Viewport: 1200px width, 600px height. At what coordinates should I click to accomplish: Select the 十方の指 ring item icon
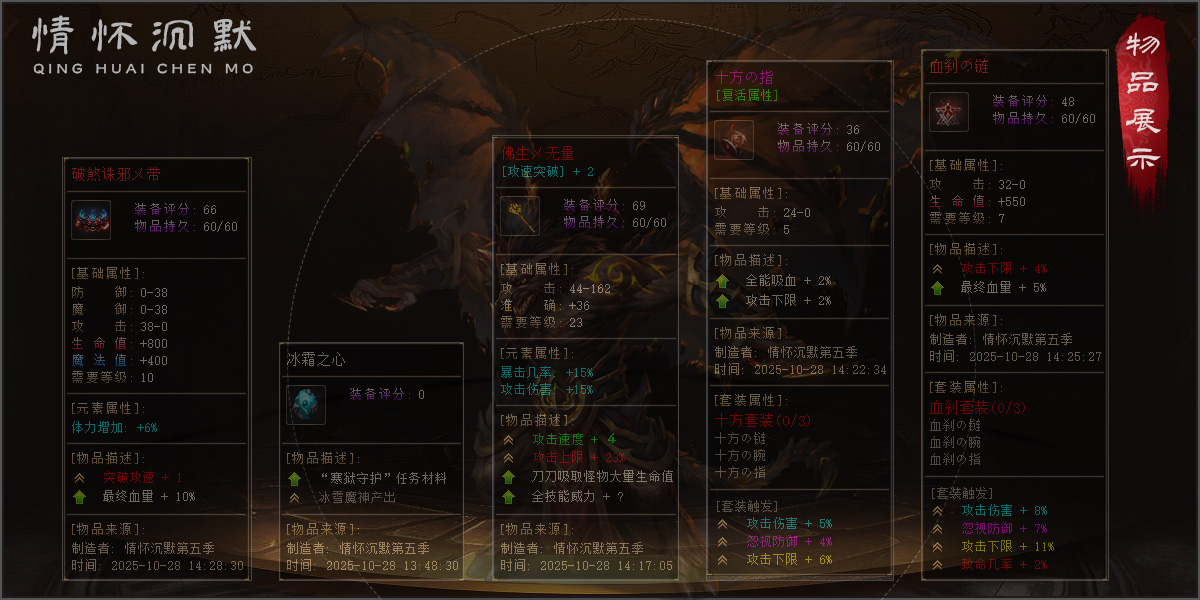click(x=734, y=140)
